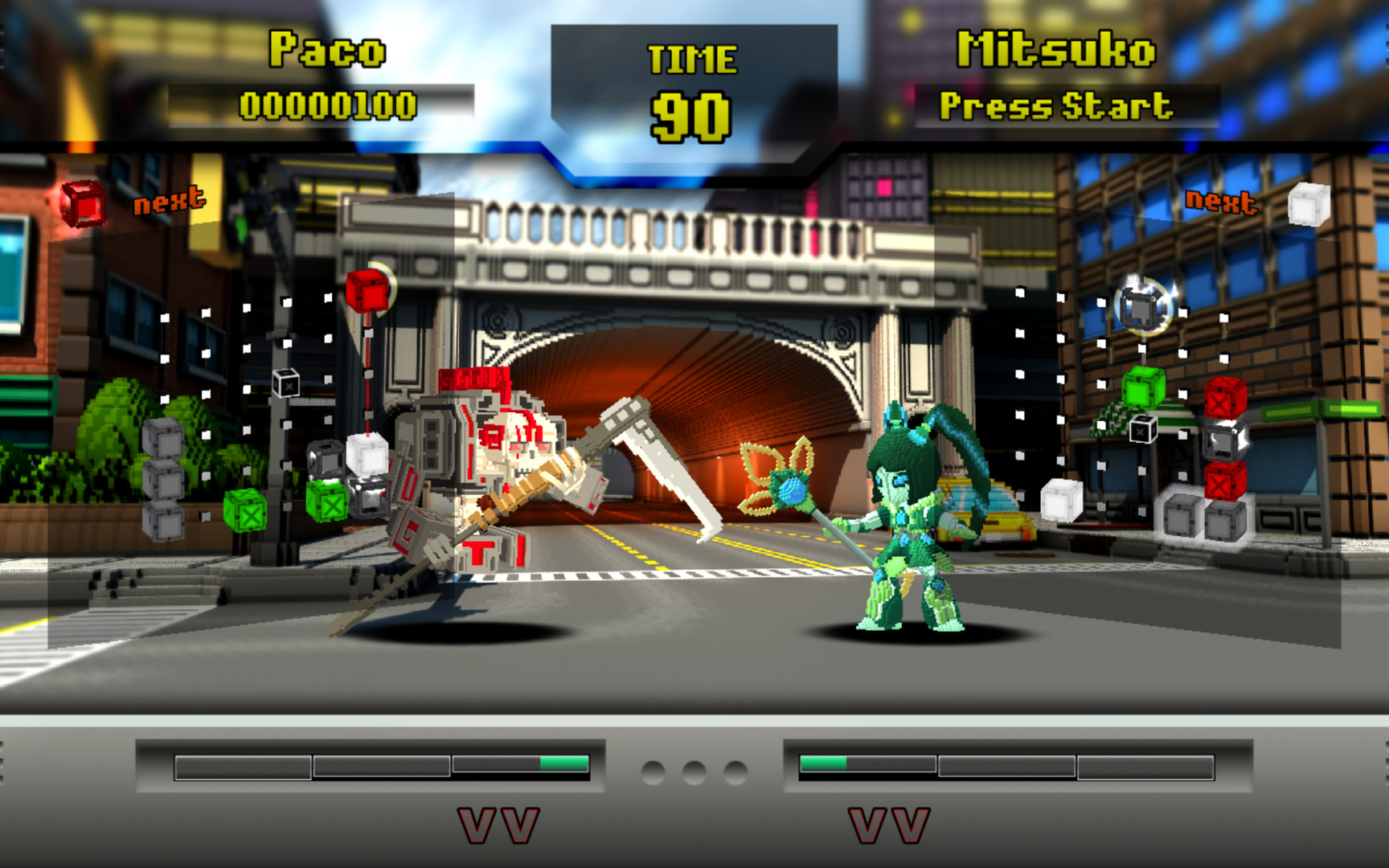This screenshot has width=1389, height=868.
Task: Click the Press Start prompt
Action: coord(1058,104)
